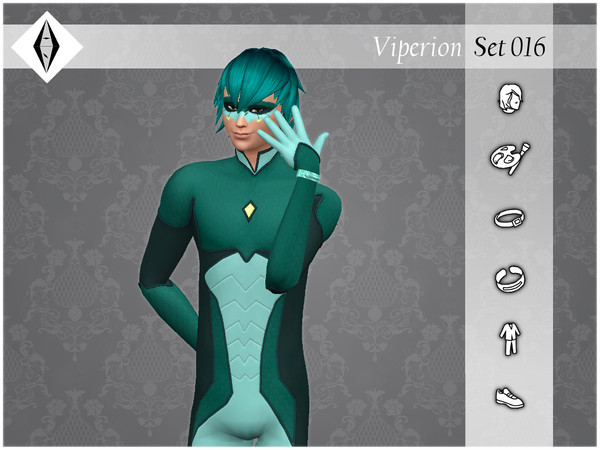Viewport: 600px width, 450px height.
Task: Open the bracelet accessory icon
Action: (x=510, y=217)
